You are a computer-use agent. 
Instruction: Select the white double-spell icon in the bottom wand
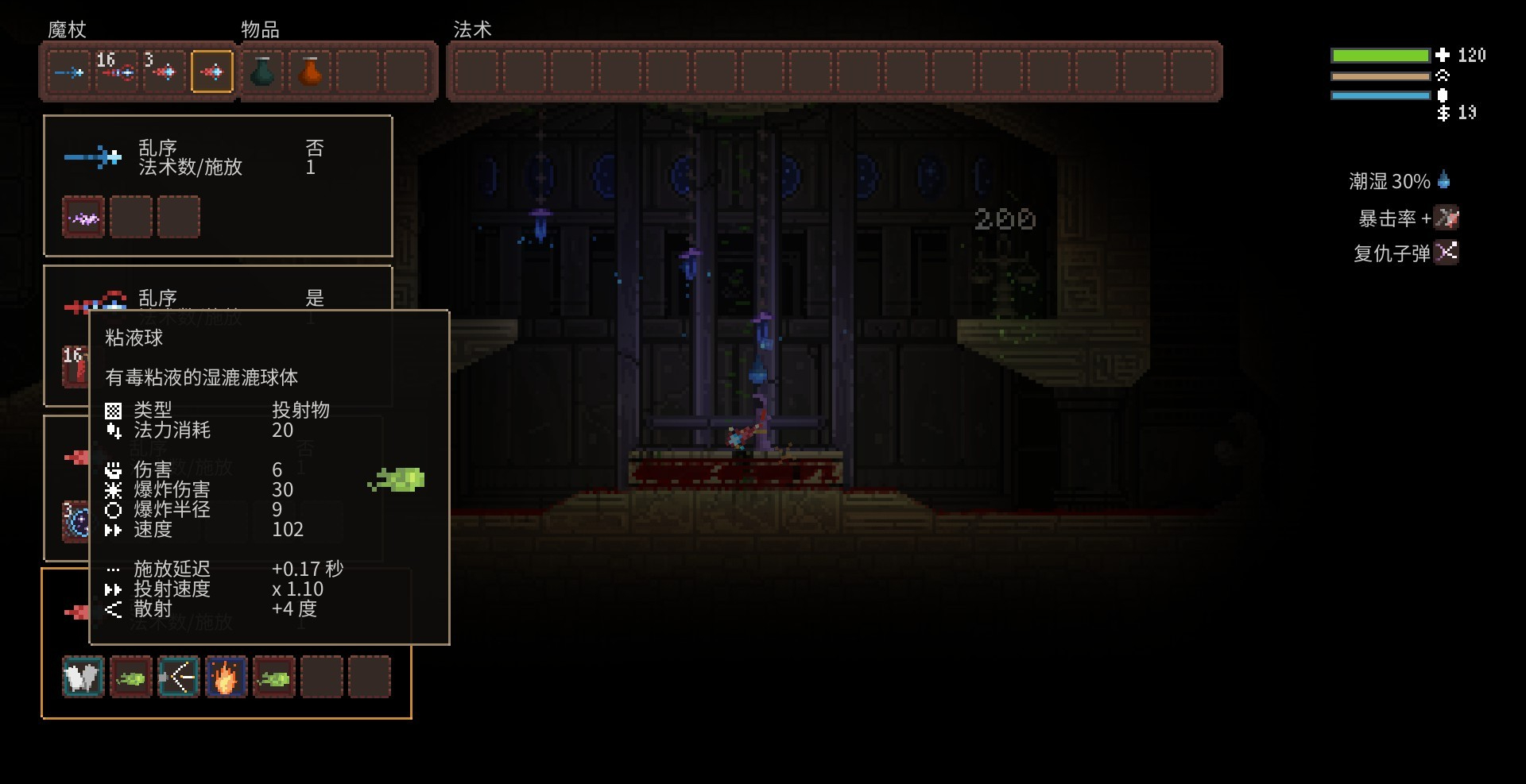tap(83, 678)
